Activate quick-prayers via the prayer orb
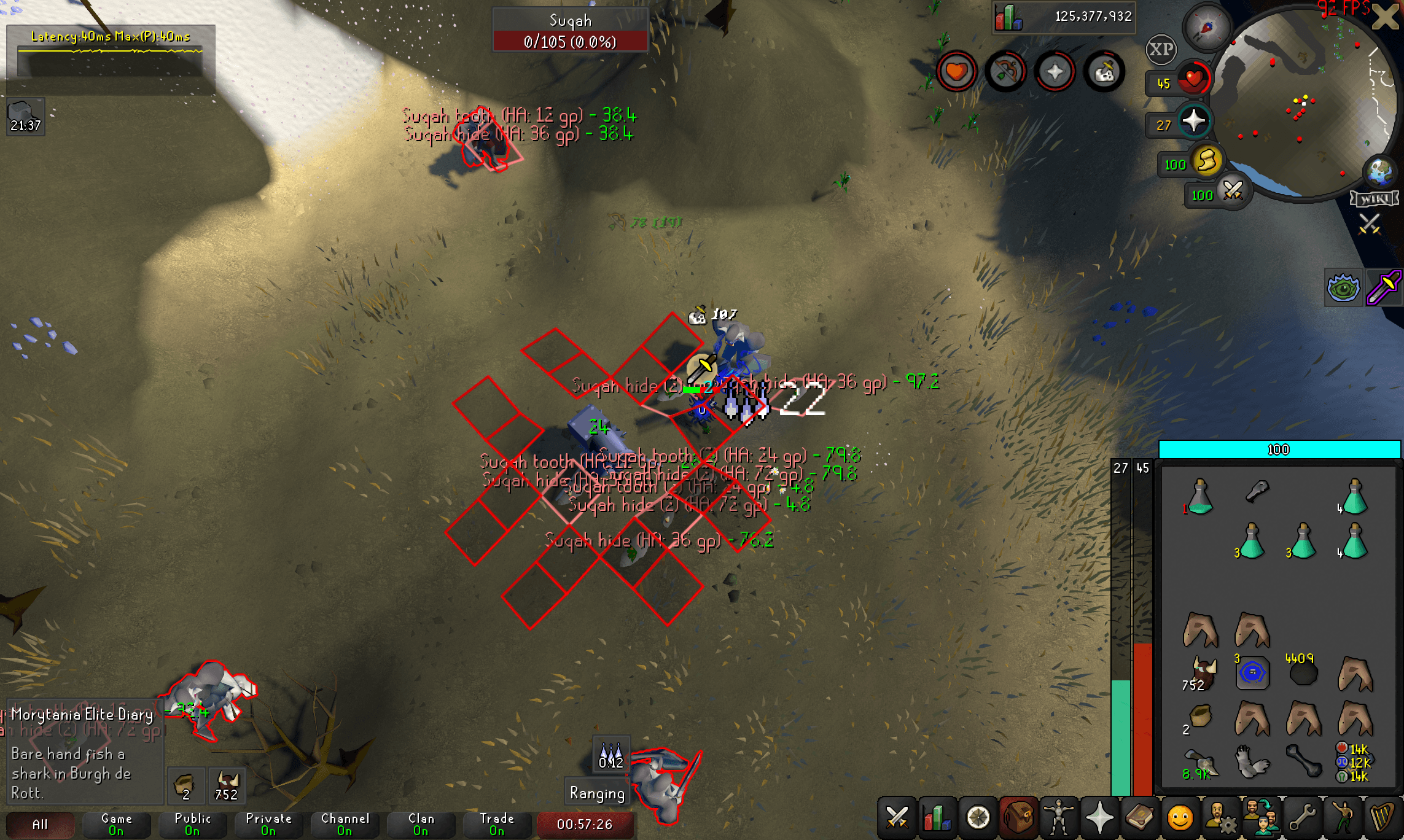 [x=1193, y=121]
